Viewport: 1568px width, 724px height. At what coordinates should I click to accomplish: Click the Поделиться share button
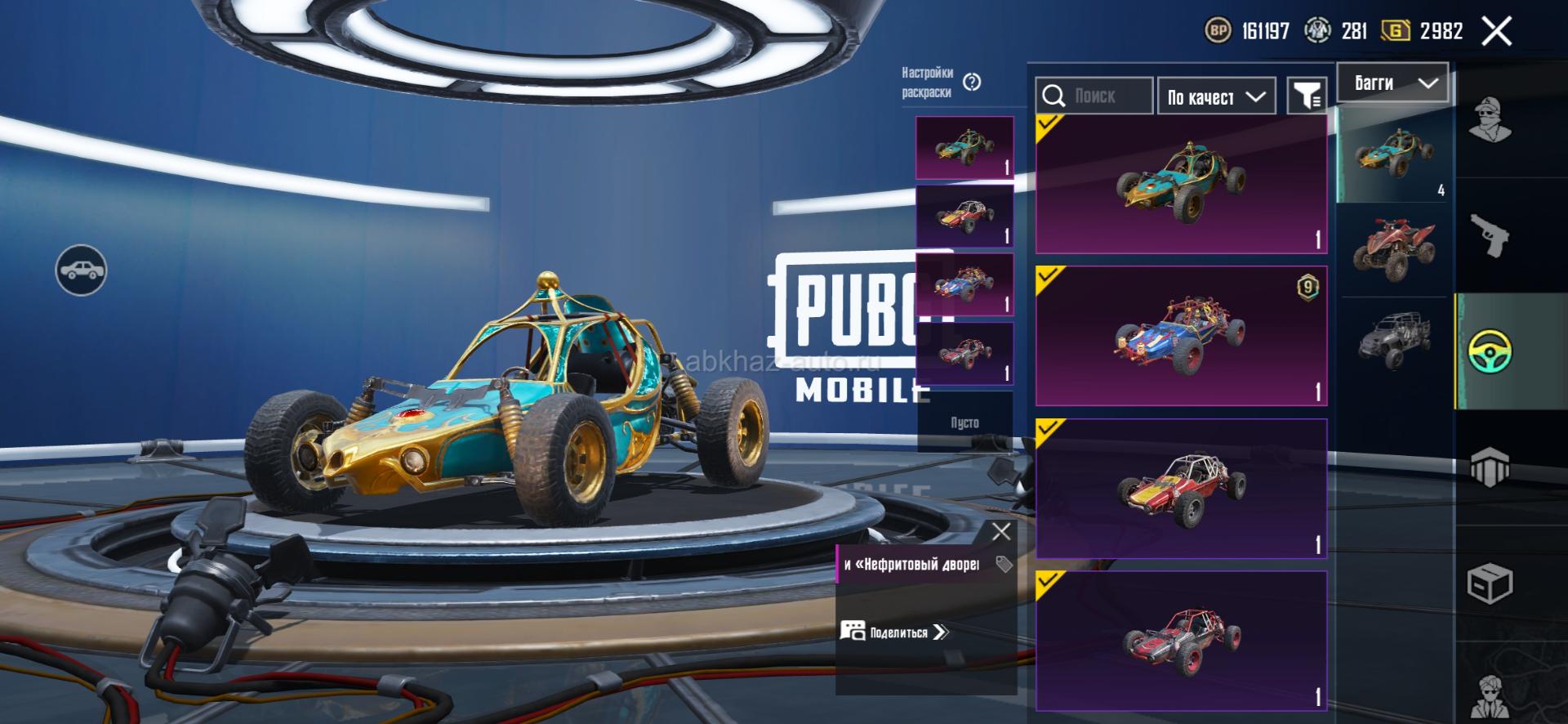tap(896, 632)
